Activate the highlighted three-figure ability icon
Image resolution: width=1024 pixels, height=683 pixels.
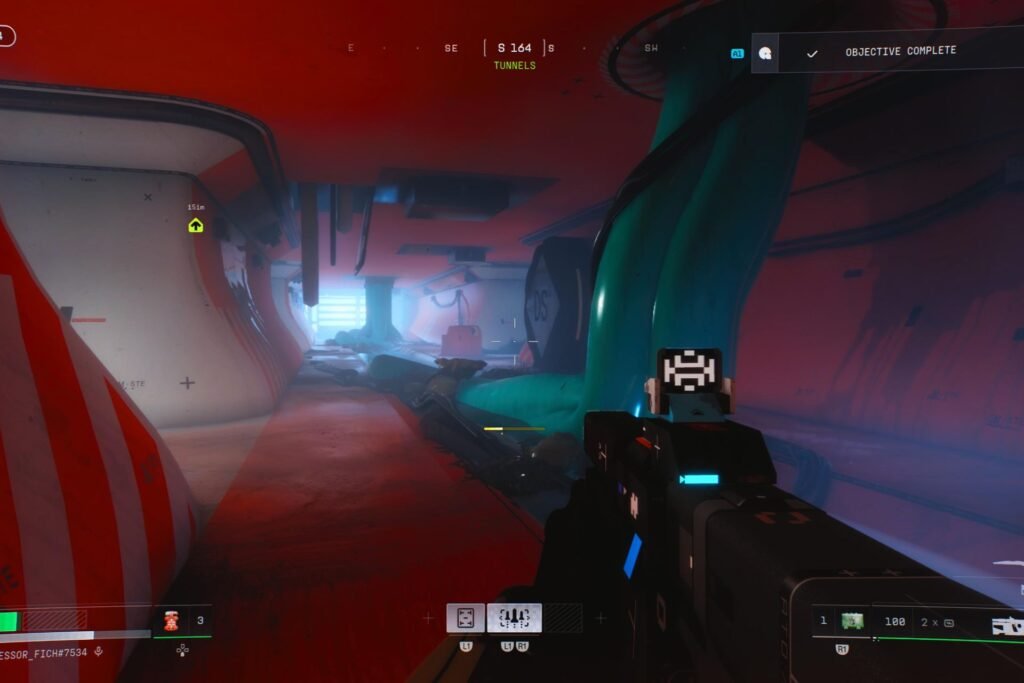coord(514,618)
